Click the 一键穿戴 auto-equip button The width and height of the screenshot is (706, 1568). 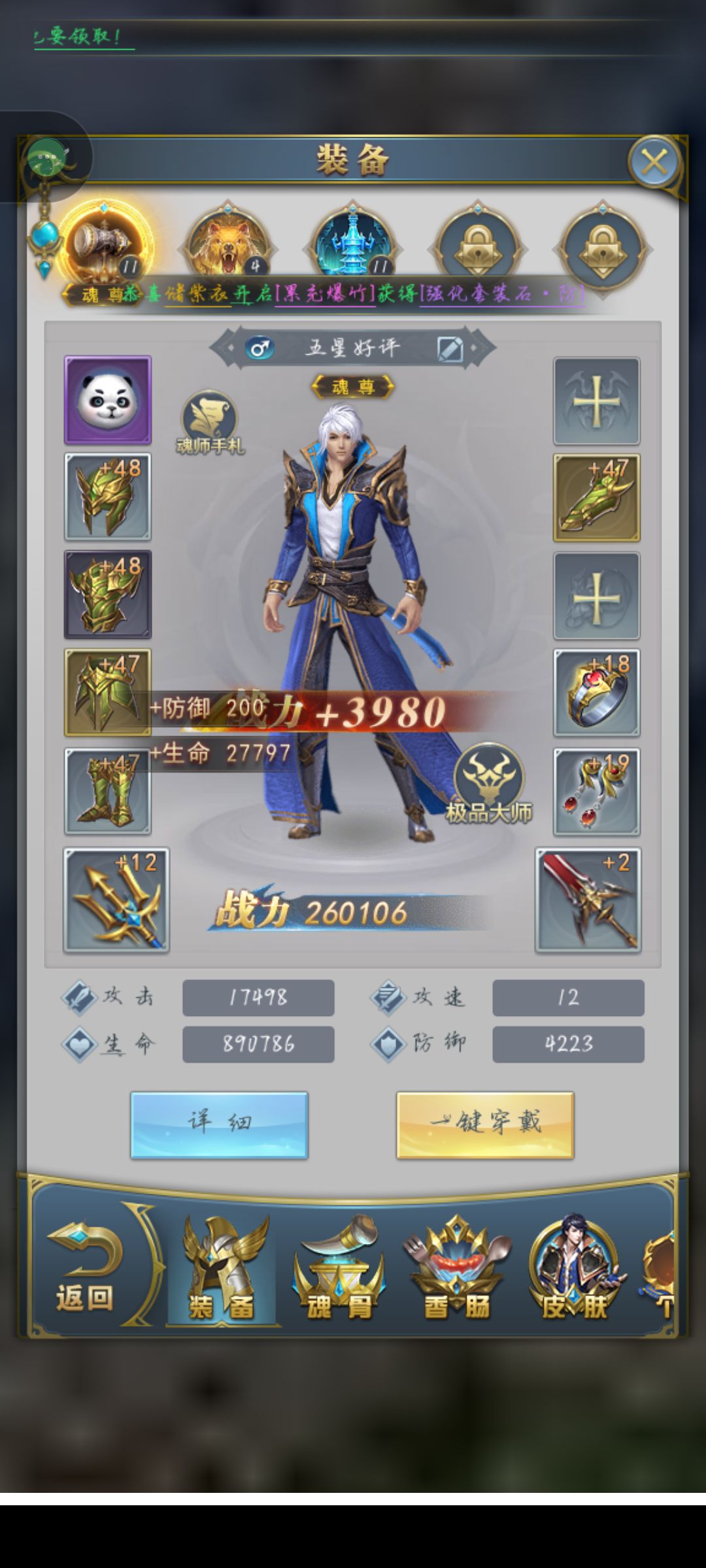(485, 1124)
